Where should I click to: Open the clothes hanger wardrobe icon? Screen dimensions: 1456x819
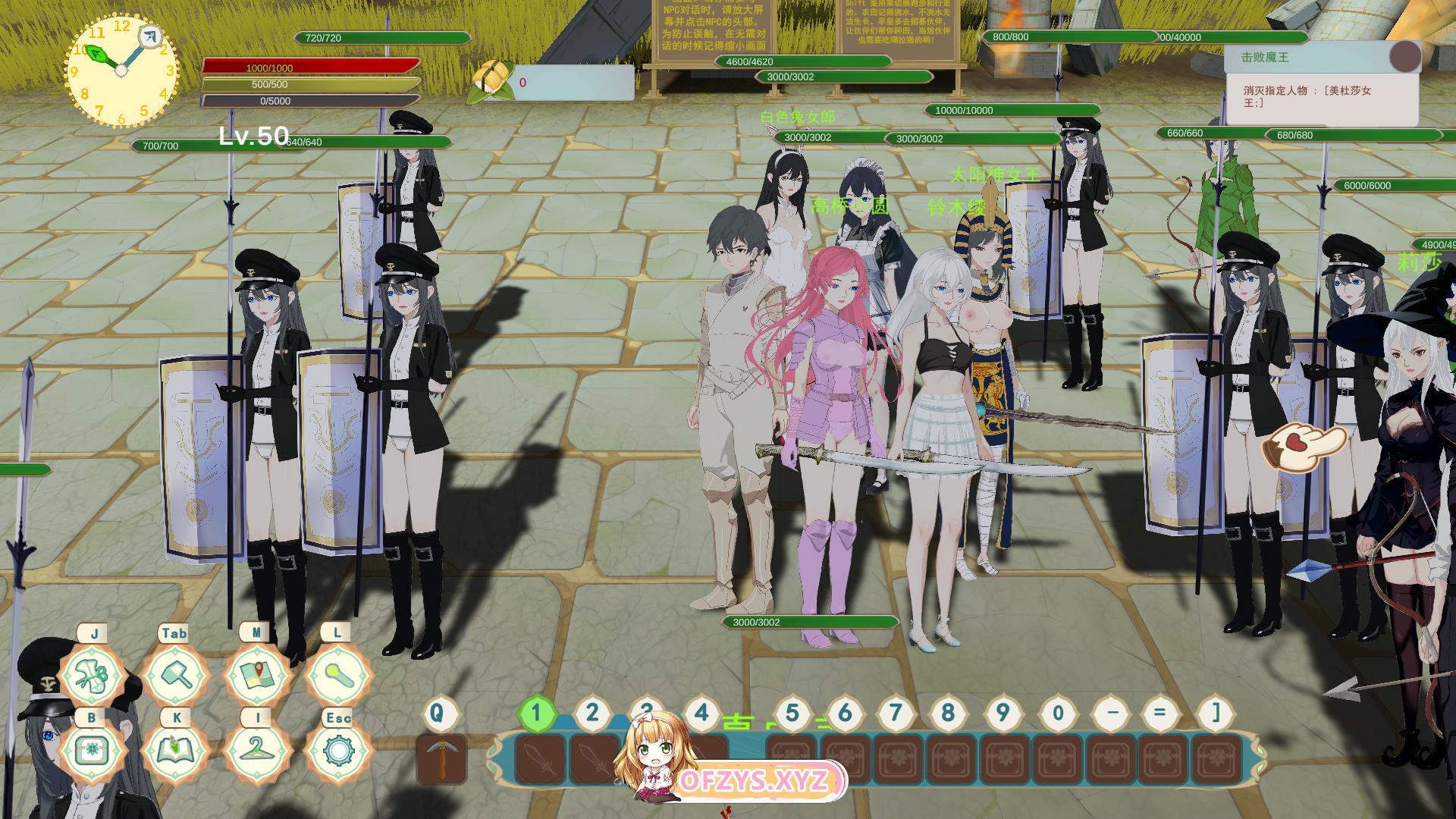[256, 751]
